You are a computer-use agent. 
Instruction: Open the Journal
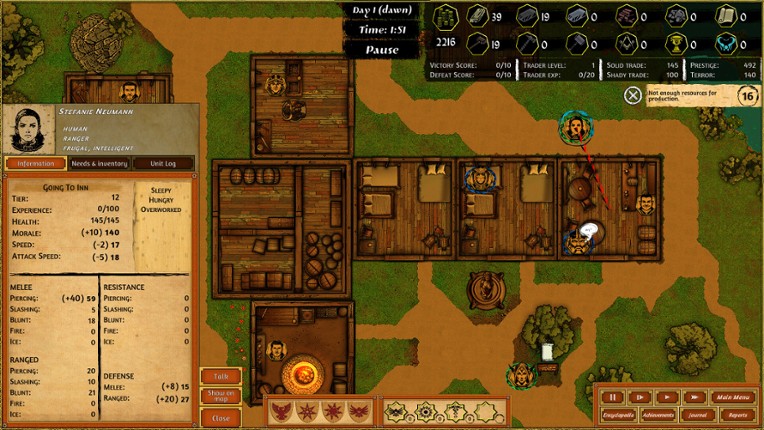click(x=699, y=414)
